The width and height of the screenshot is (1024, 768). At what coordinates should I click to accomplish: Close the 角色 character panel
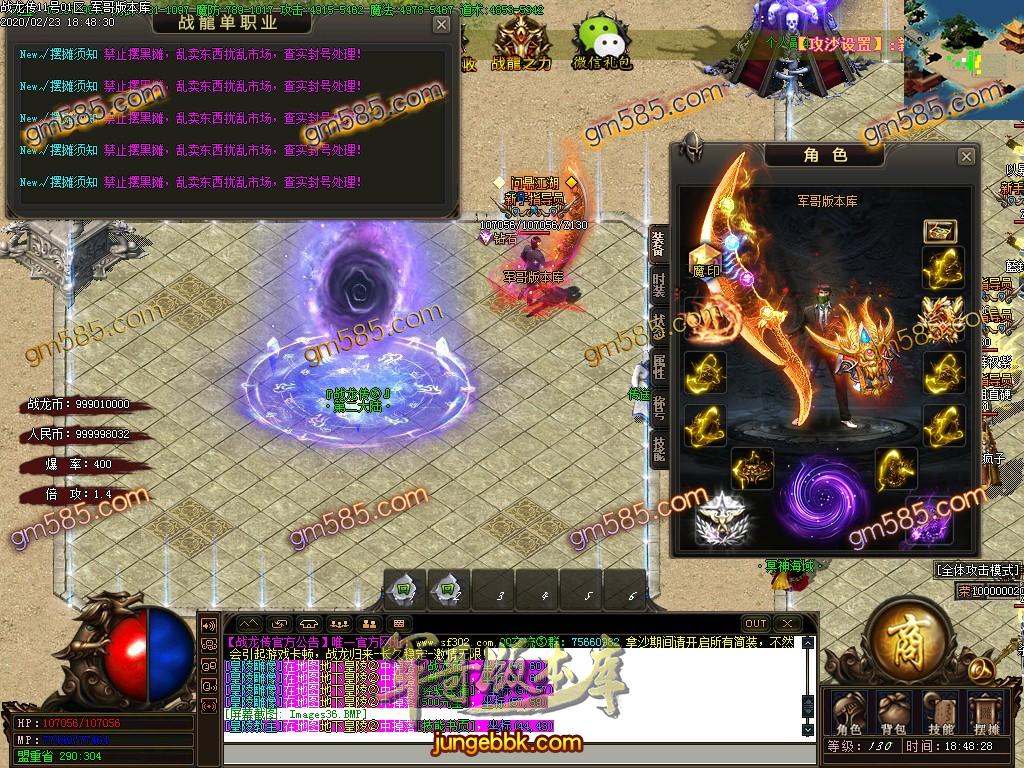point(966,157)
